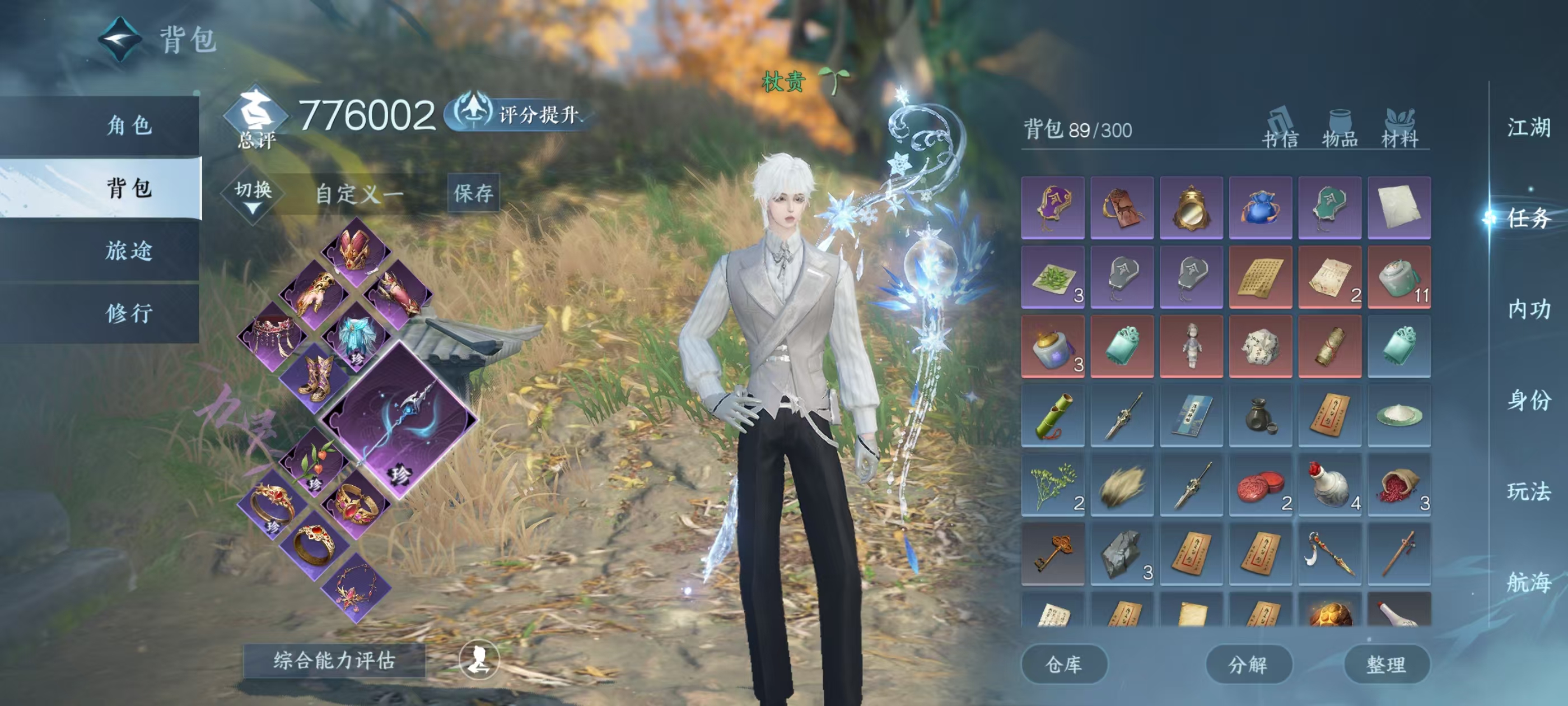Open the 切换 loadout dropdown
This screenshot has height=706, width=1568.
coord(253,195)
